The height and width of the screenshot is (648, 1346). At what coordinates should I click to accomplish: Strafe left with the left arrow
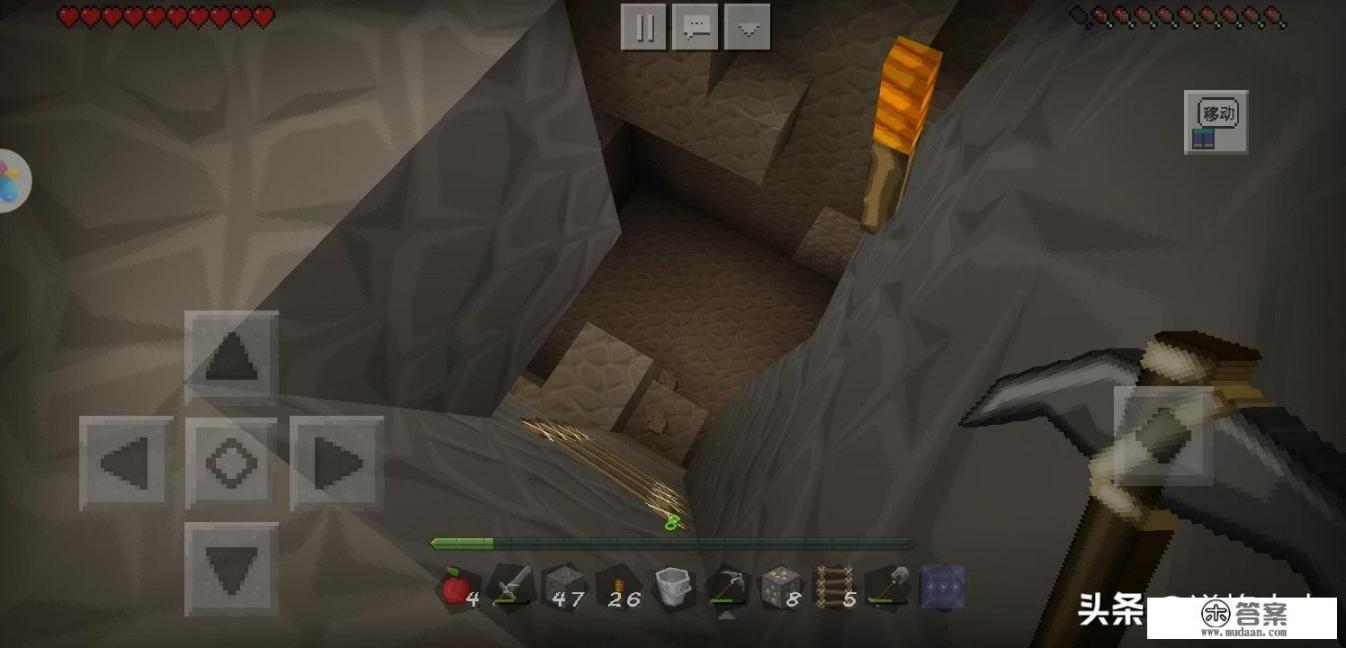pyautogui.click(x=126, y=463)
